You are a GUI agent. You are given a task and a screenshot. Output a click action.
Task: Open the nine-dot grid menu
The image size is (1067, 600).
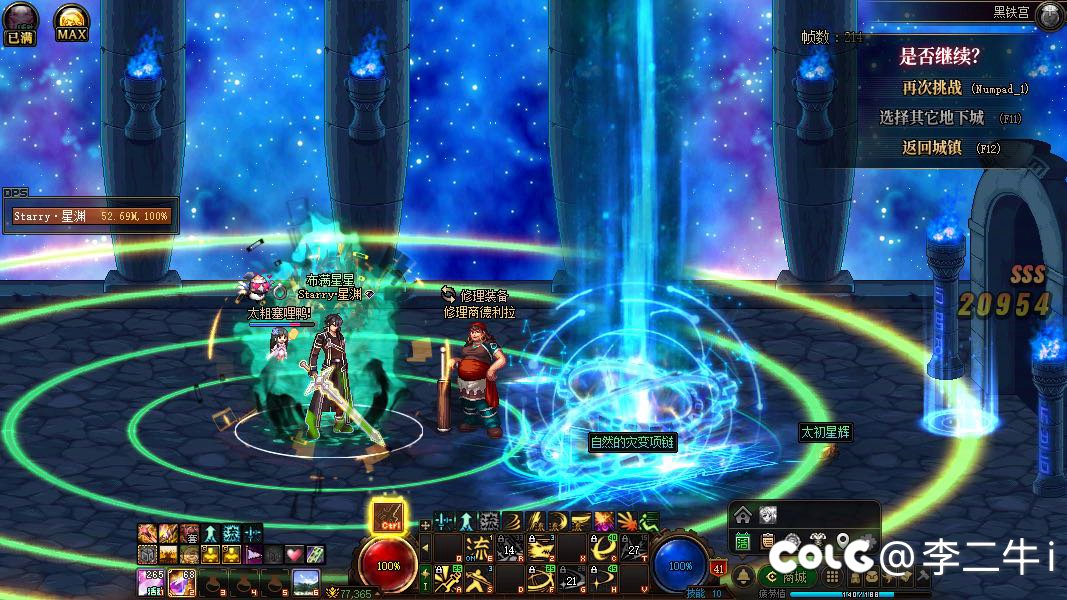831,577
